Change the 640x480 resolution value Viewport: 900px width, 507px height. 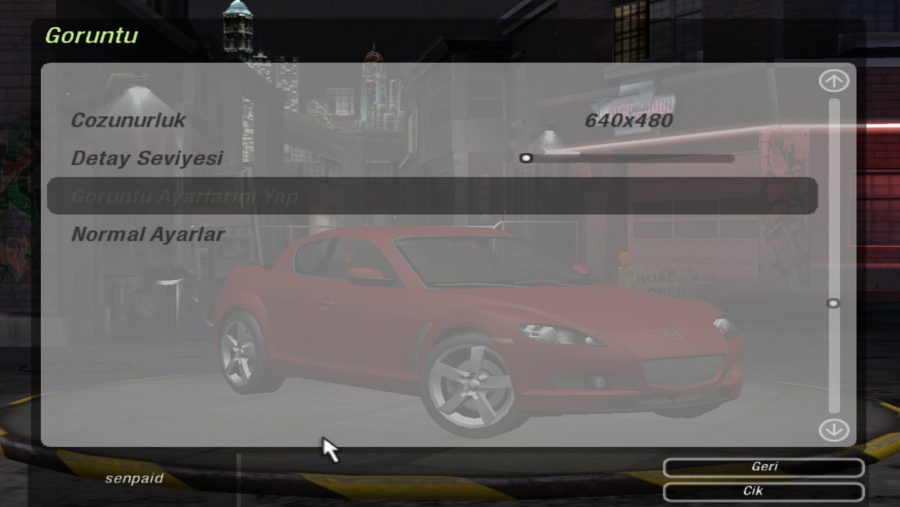[628, 121]
